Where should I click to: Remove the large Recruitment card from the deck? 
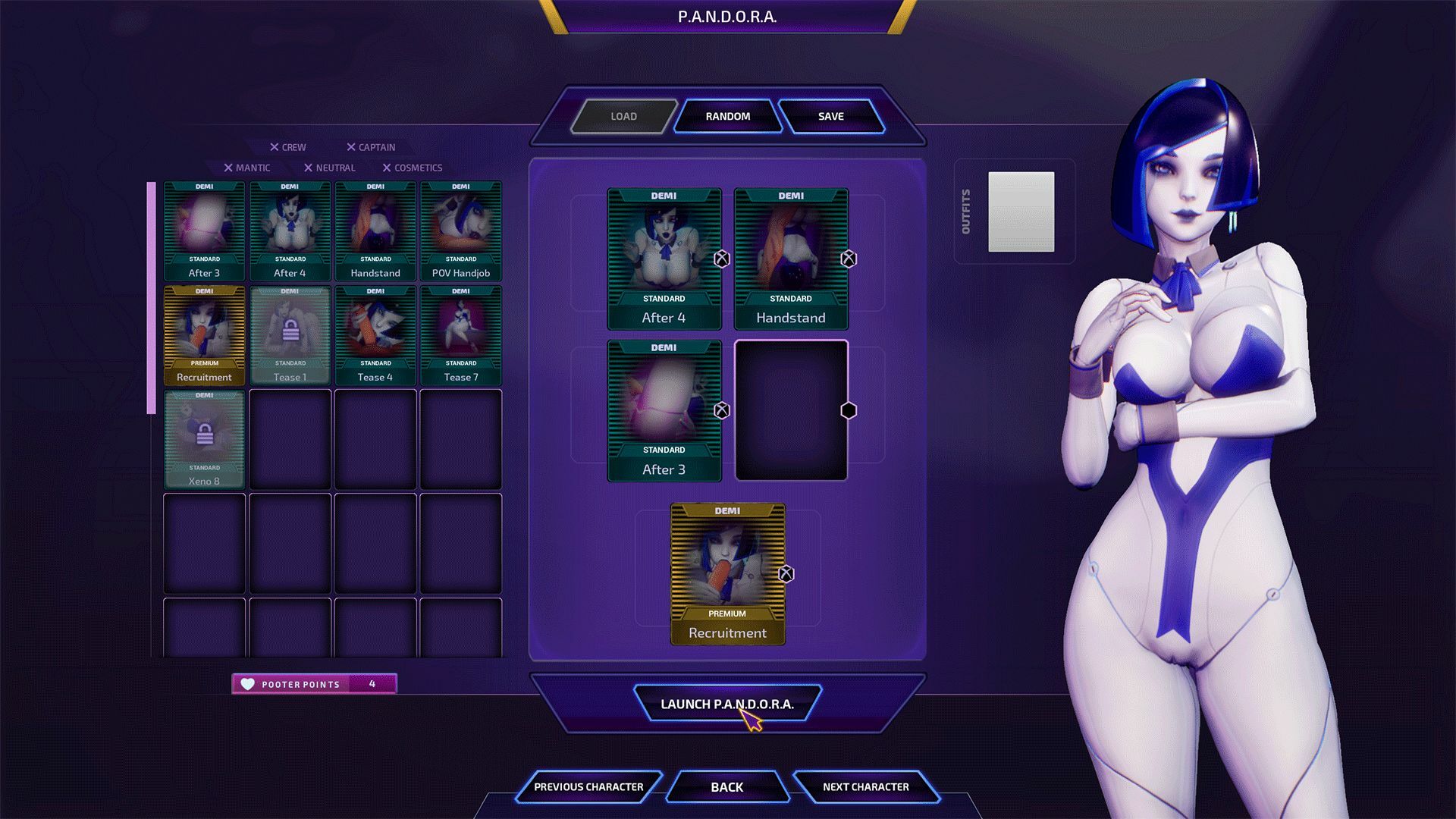[786, 574]
